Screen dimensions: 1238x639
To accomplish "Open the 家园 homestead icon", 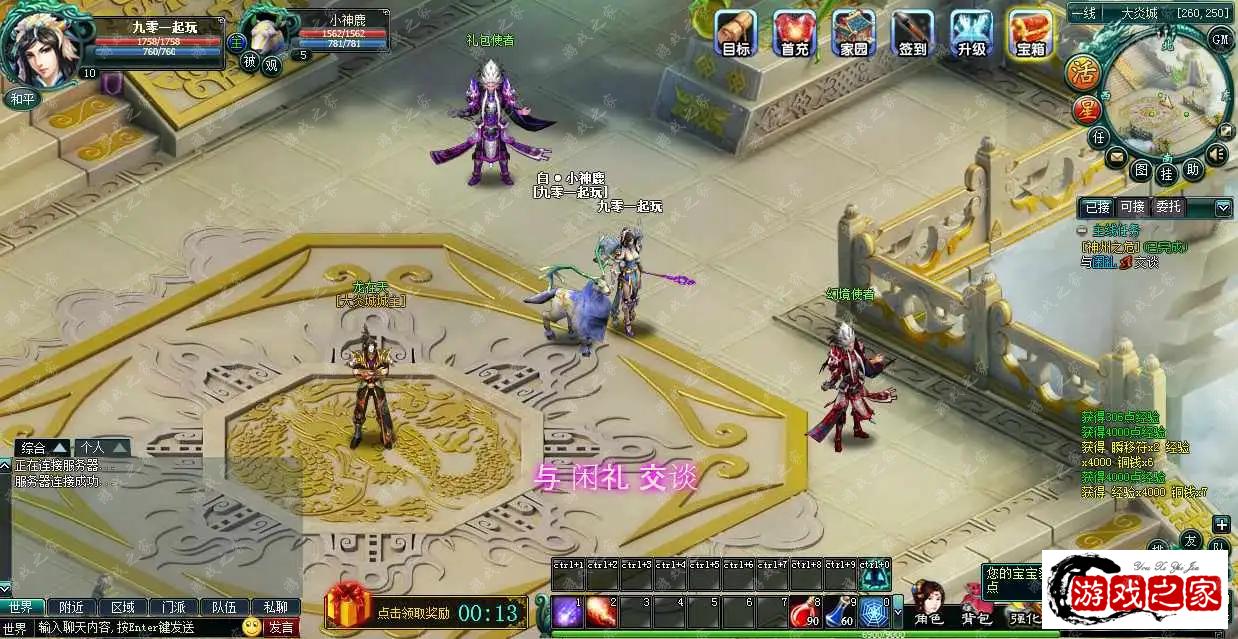I will coord(853,31).
